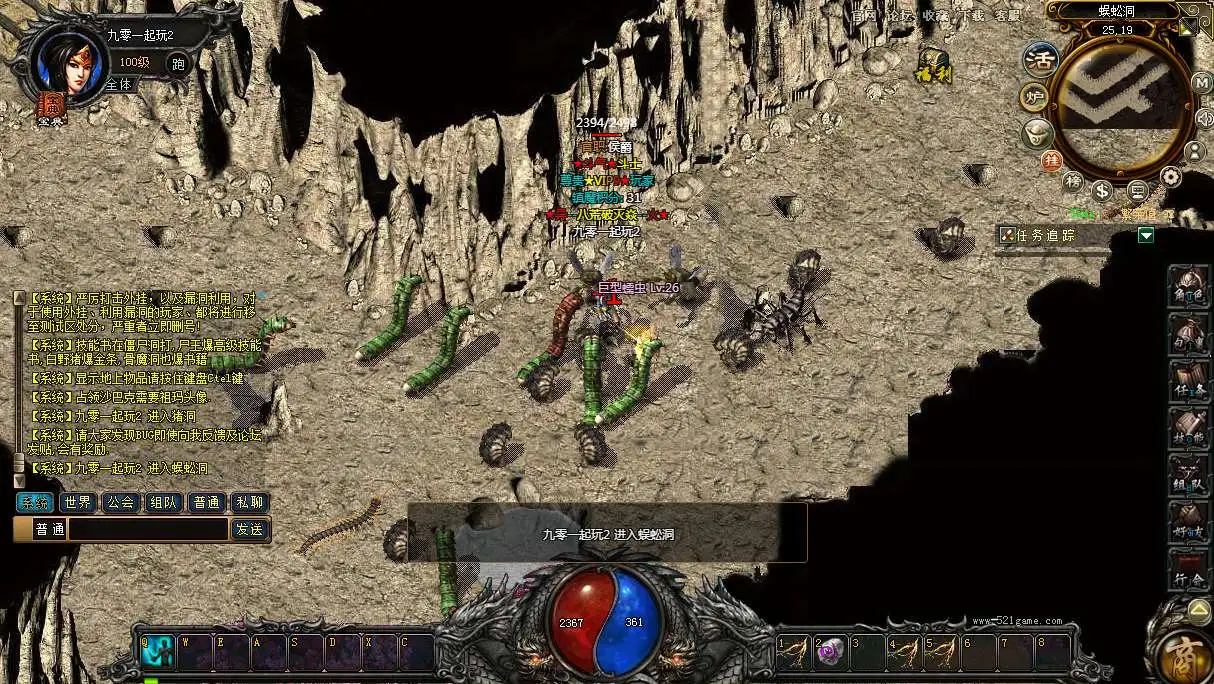The width and height of the screenshot is (1214, 684).
Task: Open settings with the gear icon
Action: pyautogui.click(x=1170, y=178)
